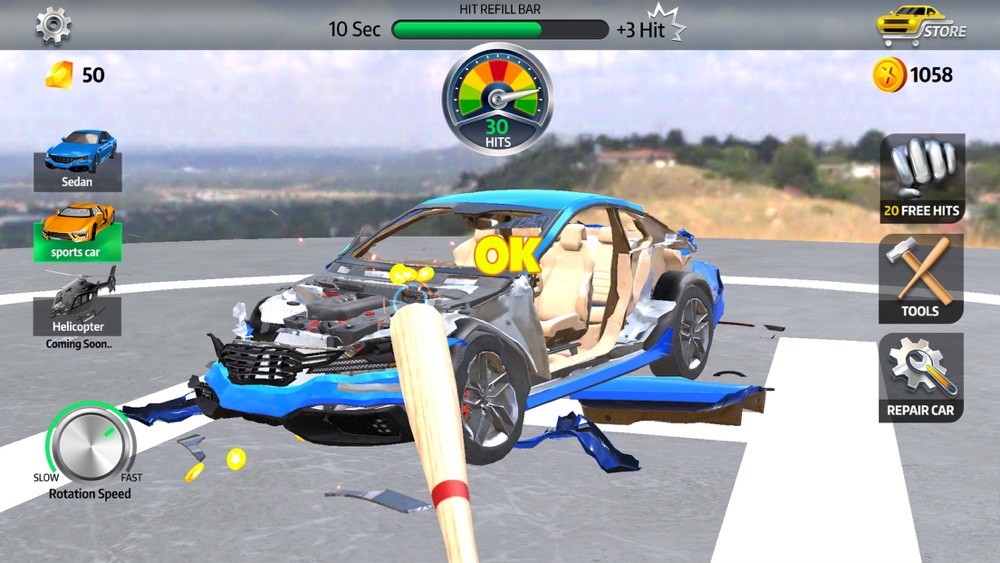Image resolution: width=1000 pixels, height=563 pixels.
Task: Tap the Repair Car button
Action: tap(921, 378)
